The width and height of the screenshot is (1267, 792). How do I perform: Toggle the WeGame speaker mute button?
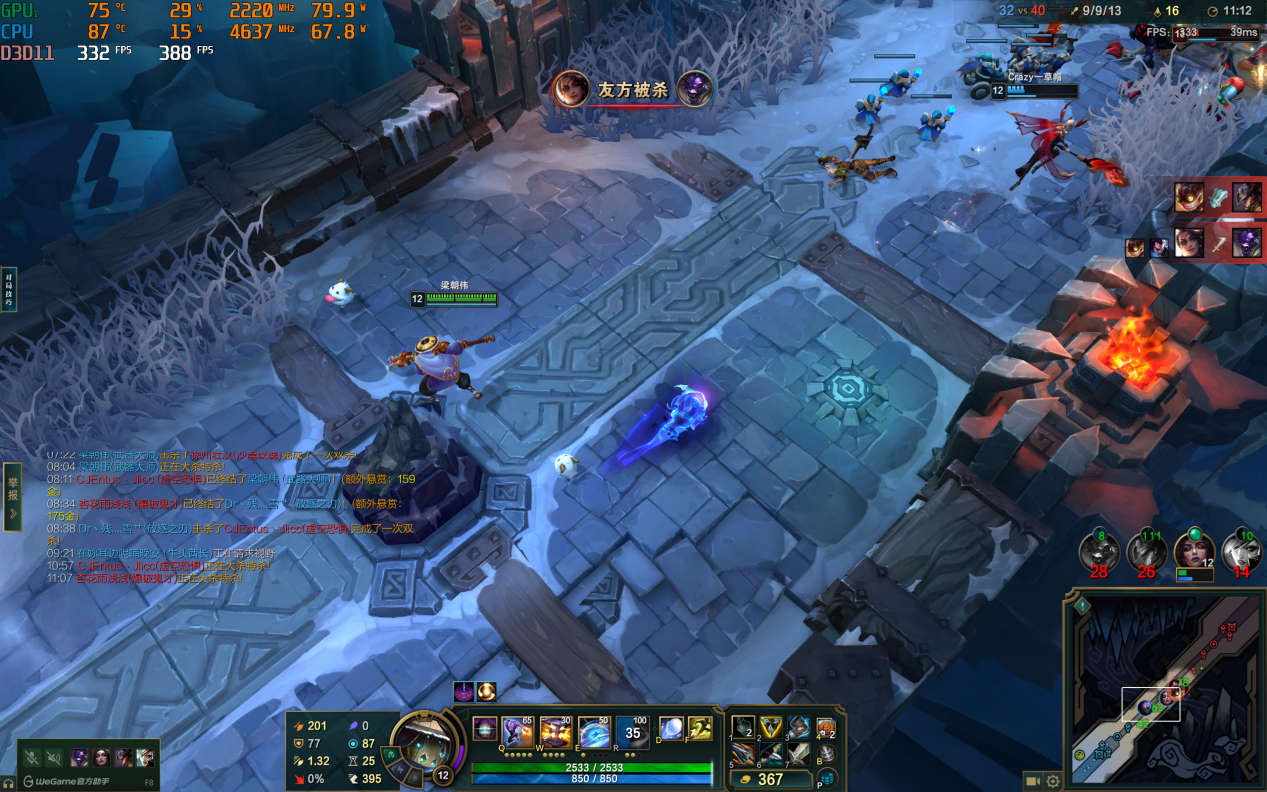point(54,758)
